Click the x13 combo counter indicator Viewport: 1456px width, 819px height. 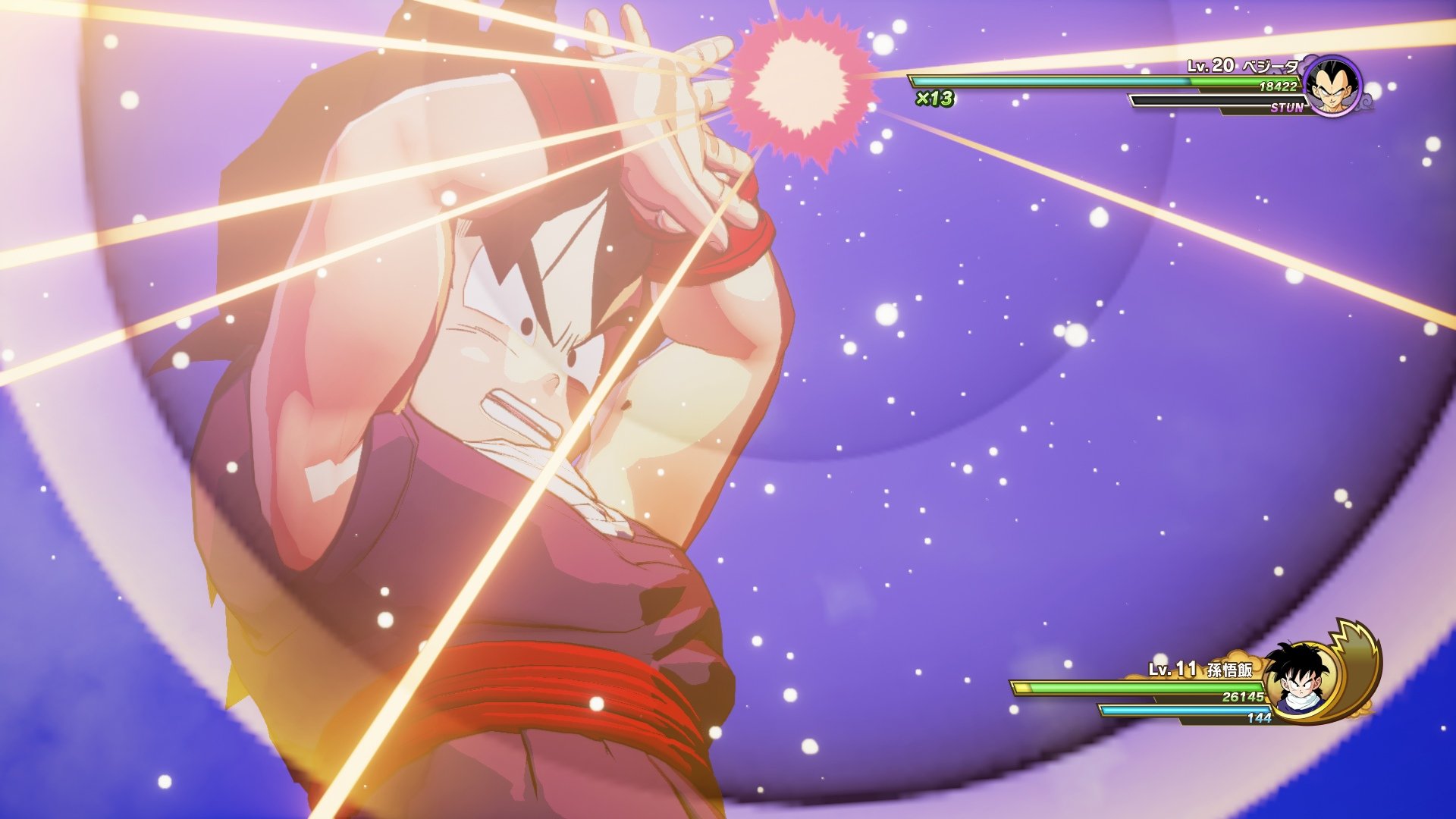pyautogui.click(x=934, y=99)
